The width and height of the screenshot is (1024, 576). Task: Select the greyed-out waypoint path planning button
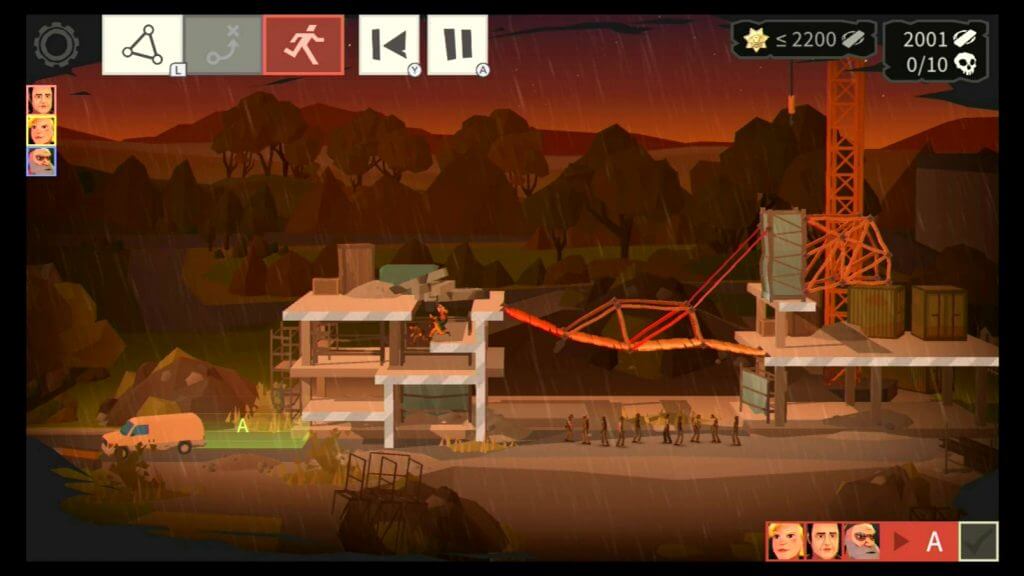pyautogui.click(x=222, y=45)
